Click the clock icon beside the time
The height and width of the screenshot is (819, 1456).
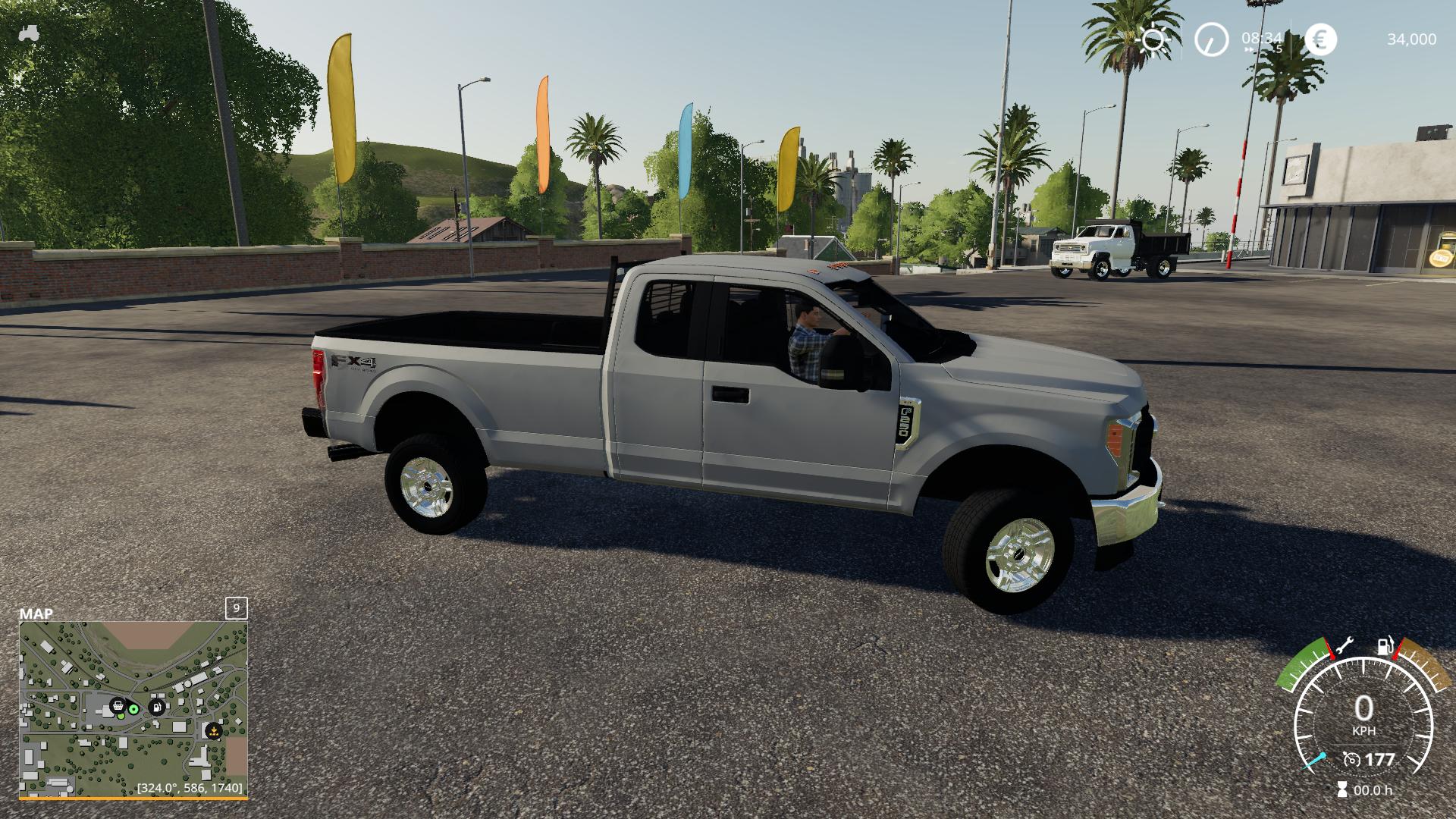[x=1211, y=39]
